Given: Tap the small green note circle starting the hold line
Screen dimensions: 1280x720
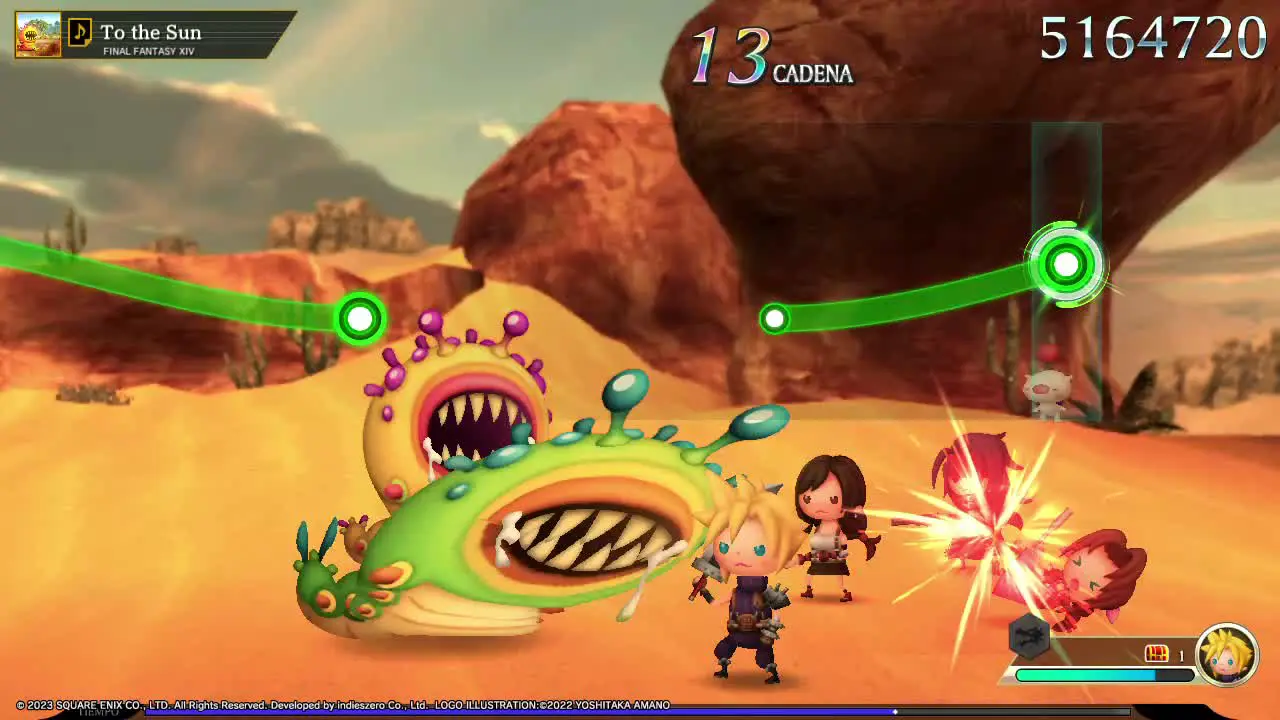Looking at the screenshot, I should (775, 319).
